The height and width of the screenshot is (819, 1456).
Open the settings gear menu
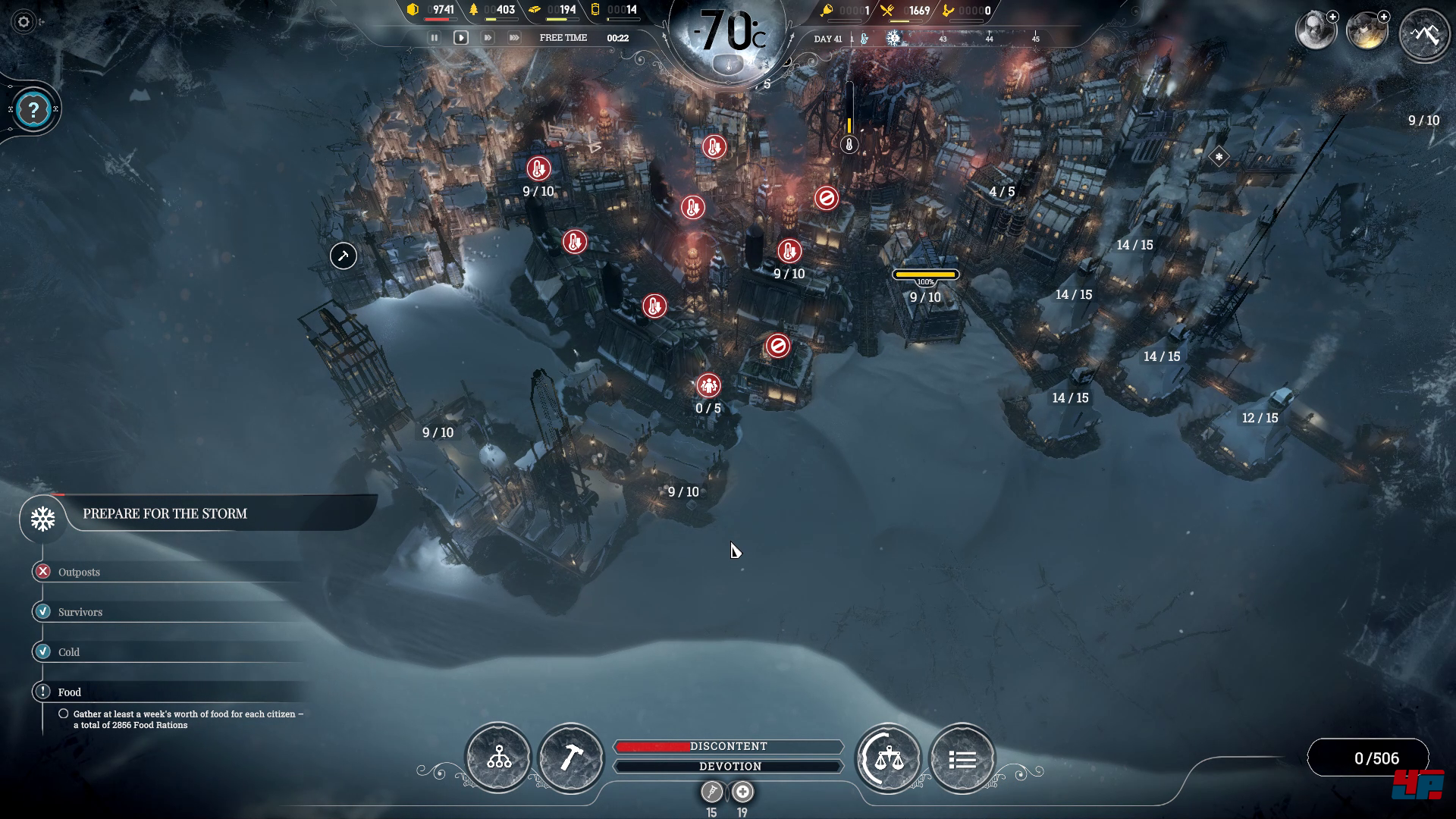(x=24, y=22)
